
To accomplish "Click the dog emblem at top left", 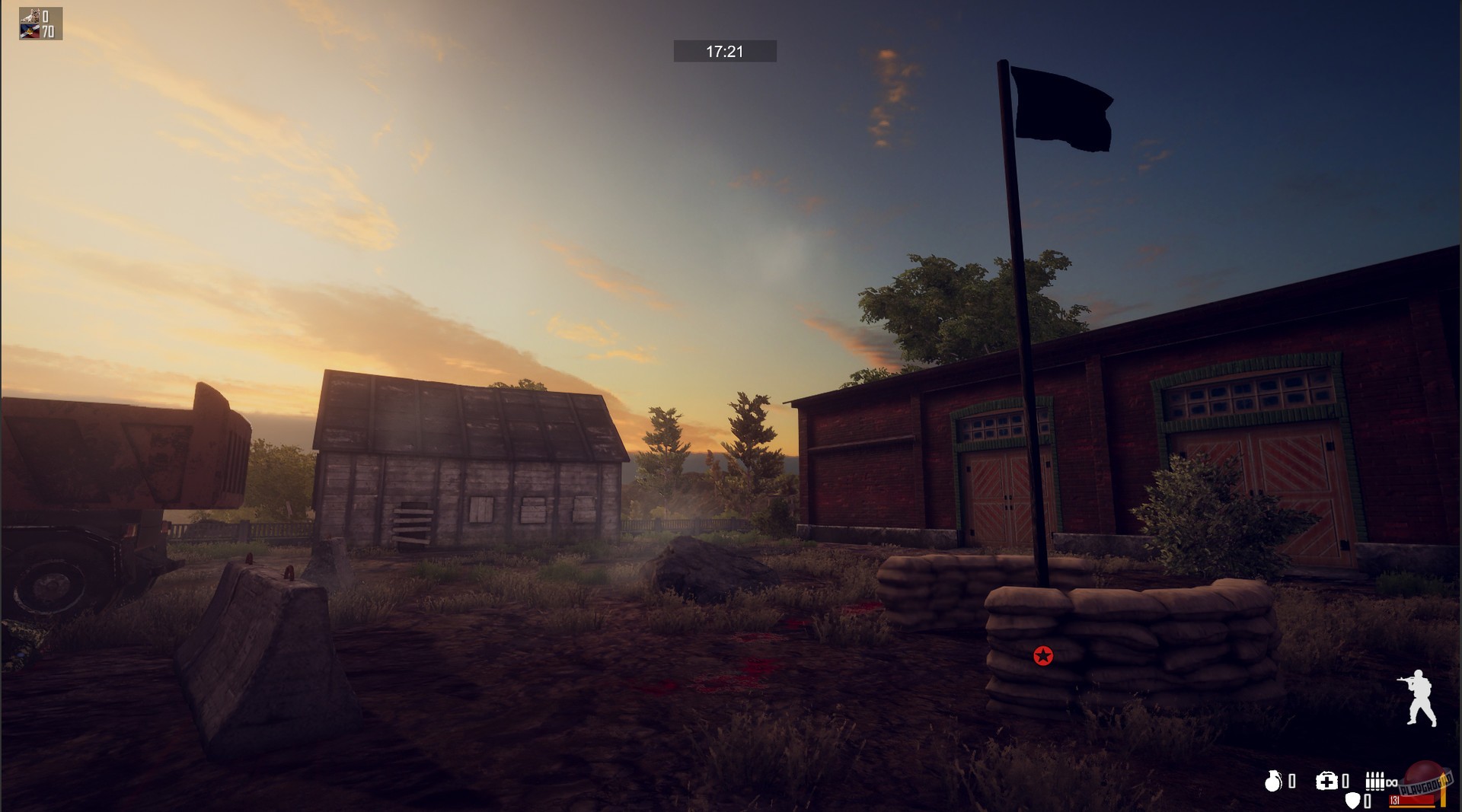I will [30, 15].
